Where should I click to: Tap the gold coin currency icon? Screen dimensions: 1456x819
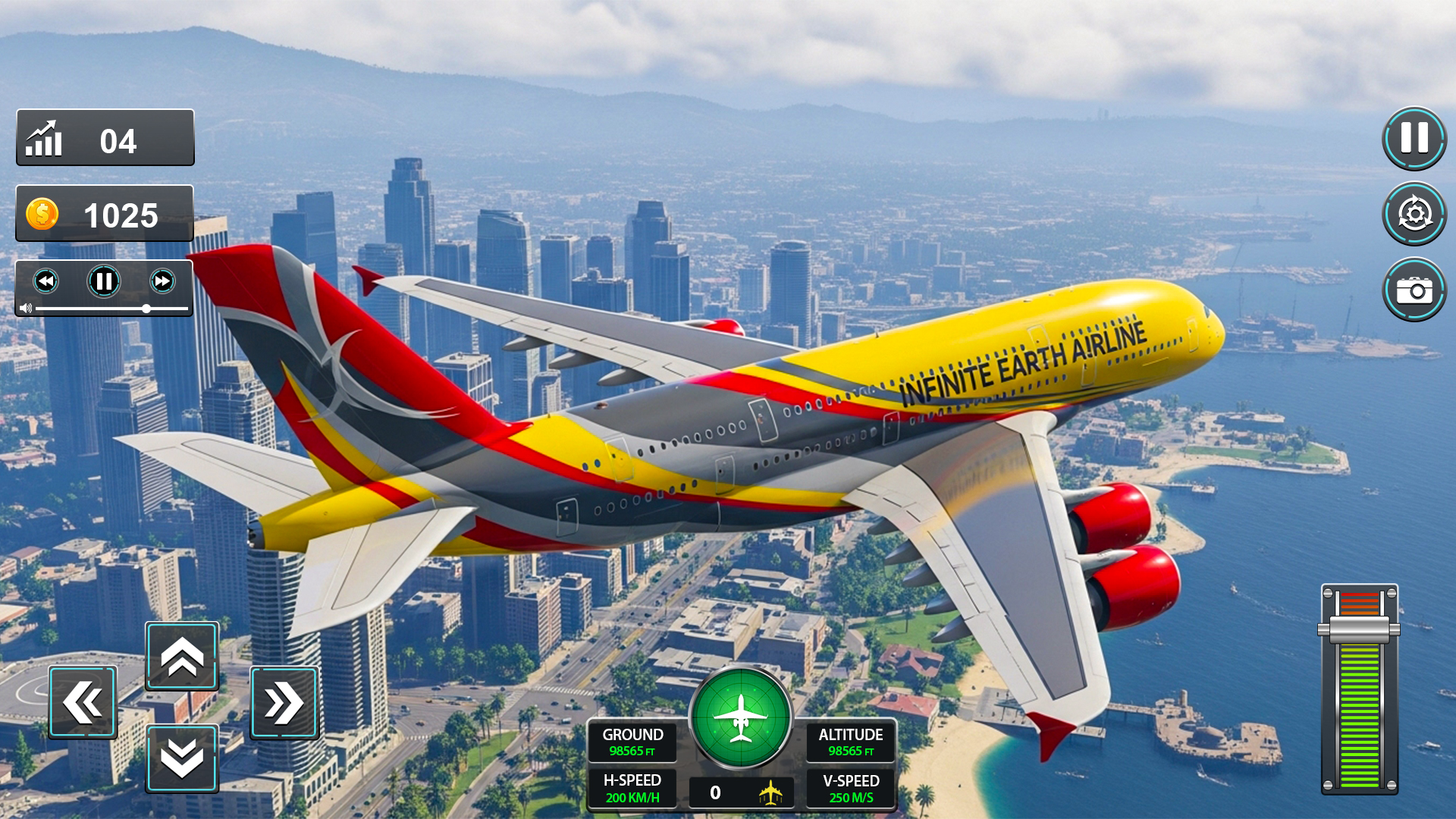click(x=42, y=215)
